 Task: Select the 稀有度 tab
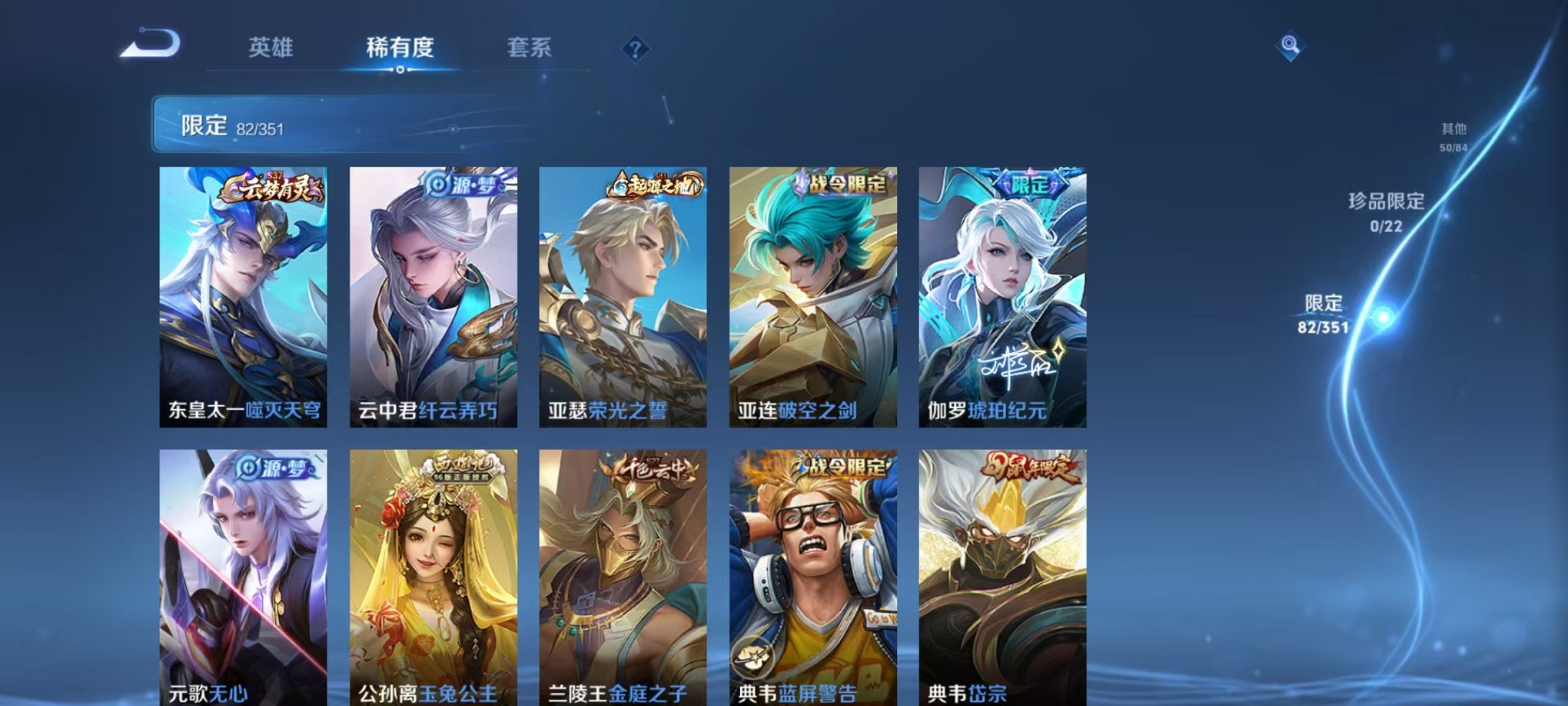tap(400, 48)
